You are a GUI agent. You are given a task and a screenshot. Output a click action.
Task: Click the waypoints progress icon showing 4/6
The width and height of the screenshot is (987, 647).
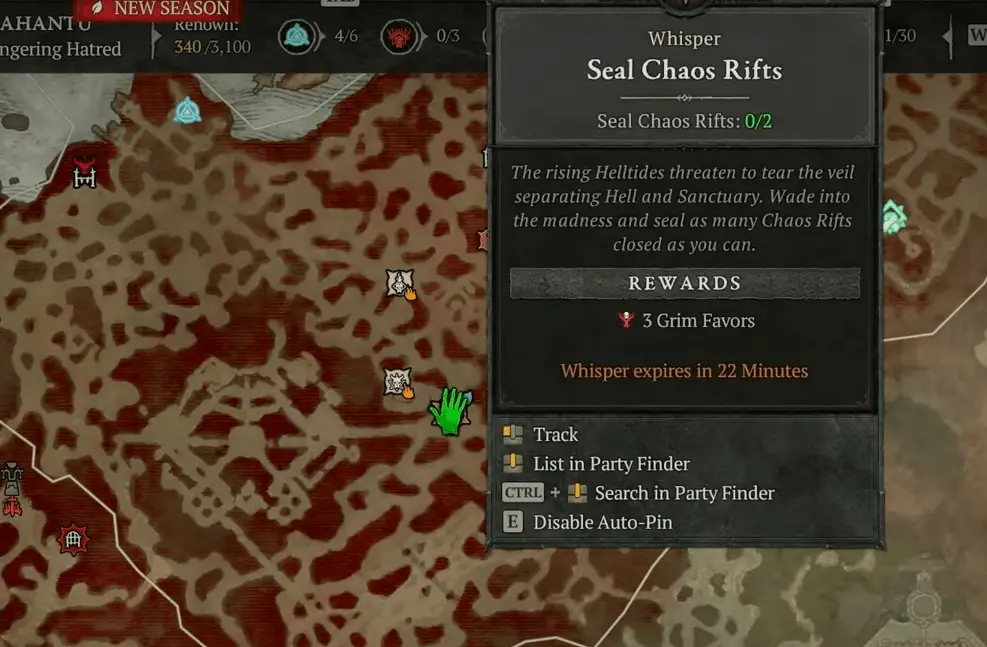297,38
